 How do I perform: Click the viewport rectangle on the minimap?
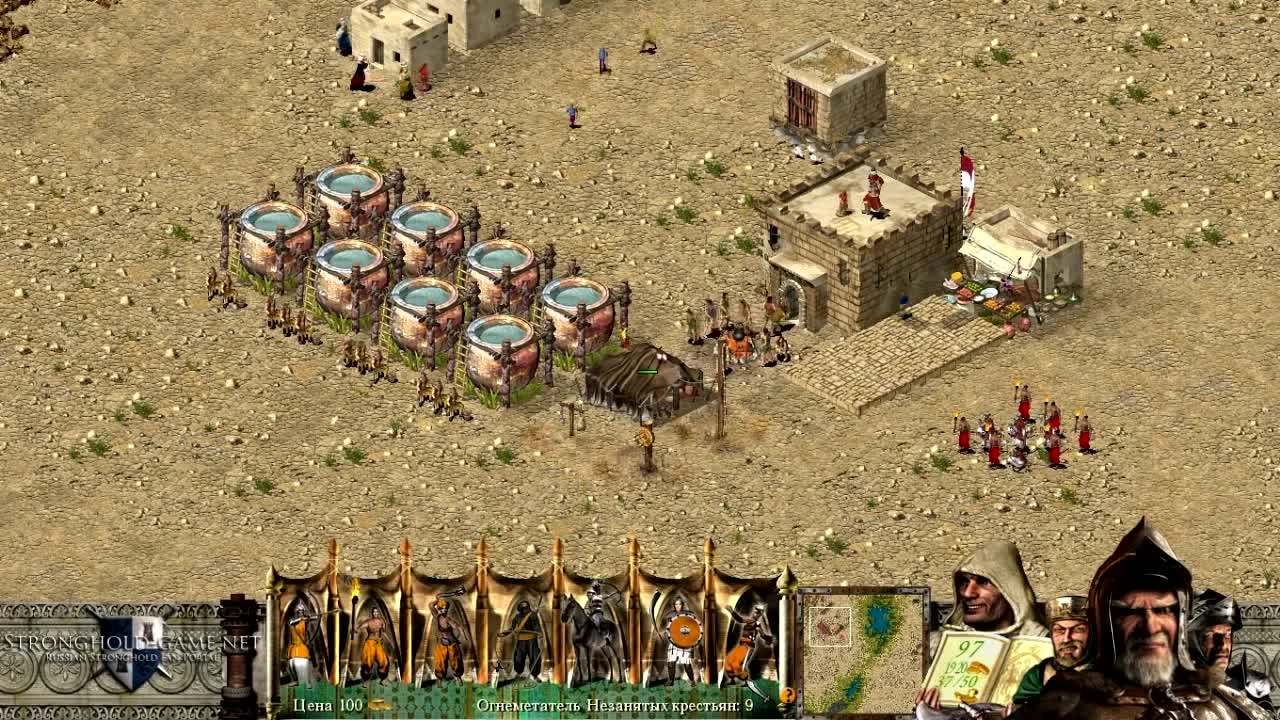(828, 625)
